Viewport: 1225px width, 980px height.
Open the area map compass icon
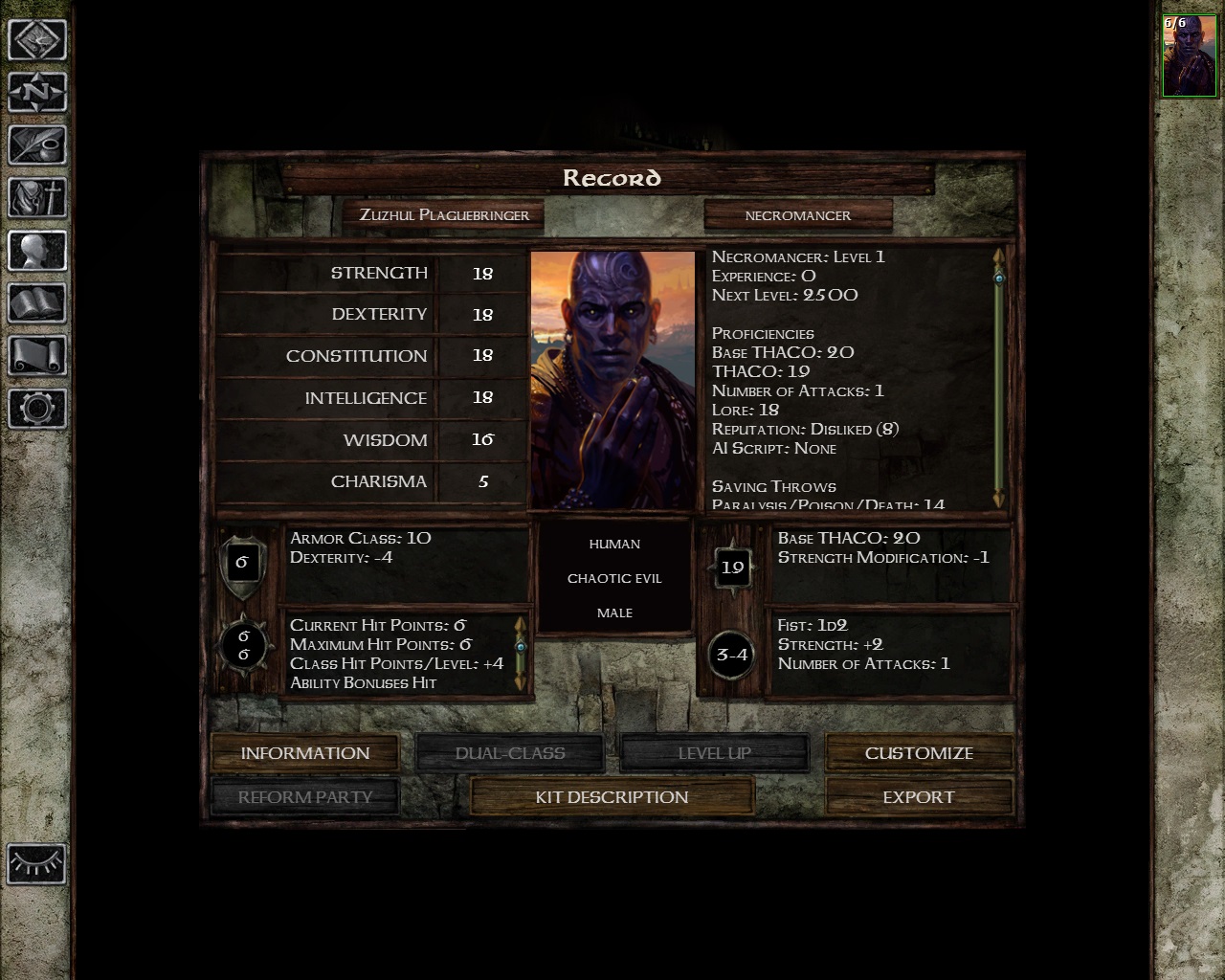coord(37,93)
